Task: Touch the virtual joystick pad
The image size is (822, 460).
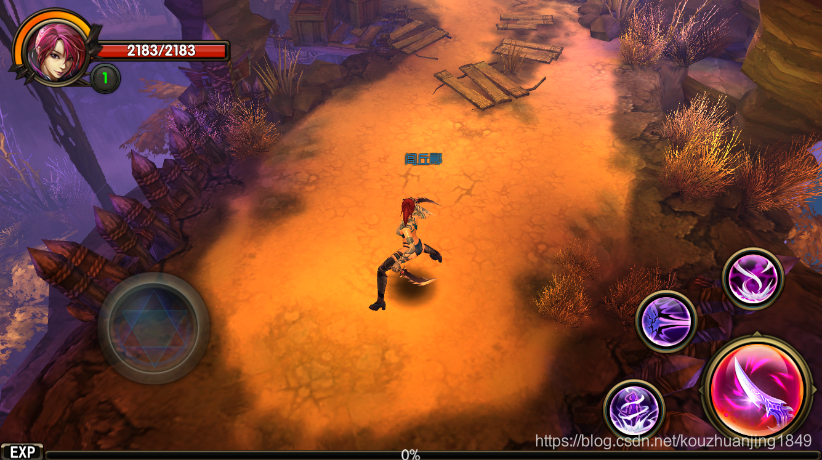Action: (153, 327)
